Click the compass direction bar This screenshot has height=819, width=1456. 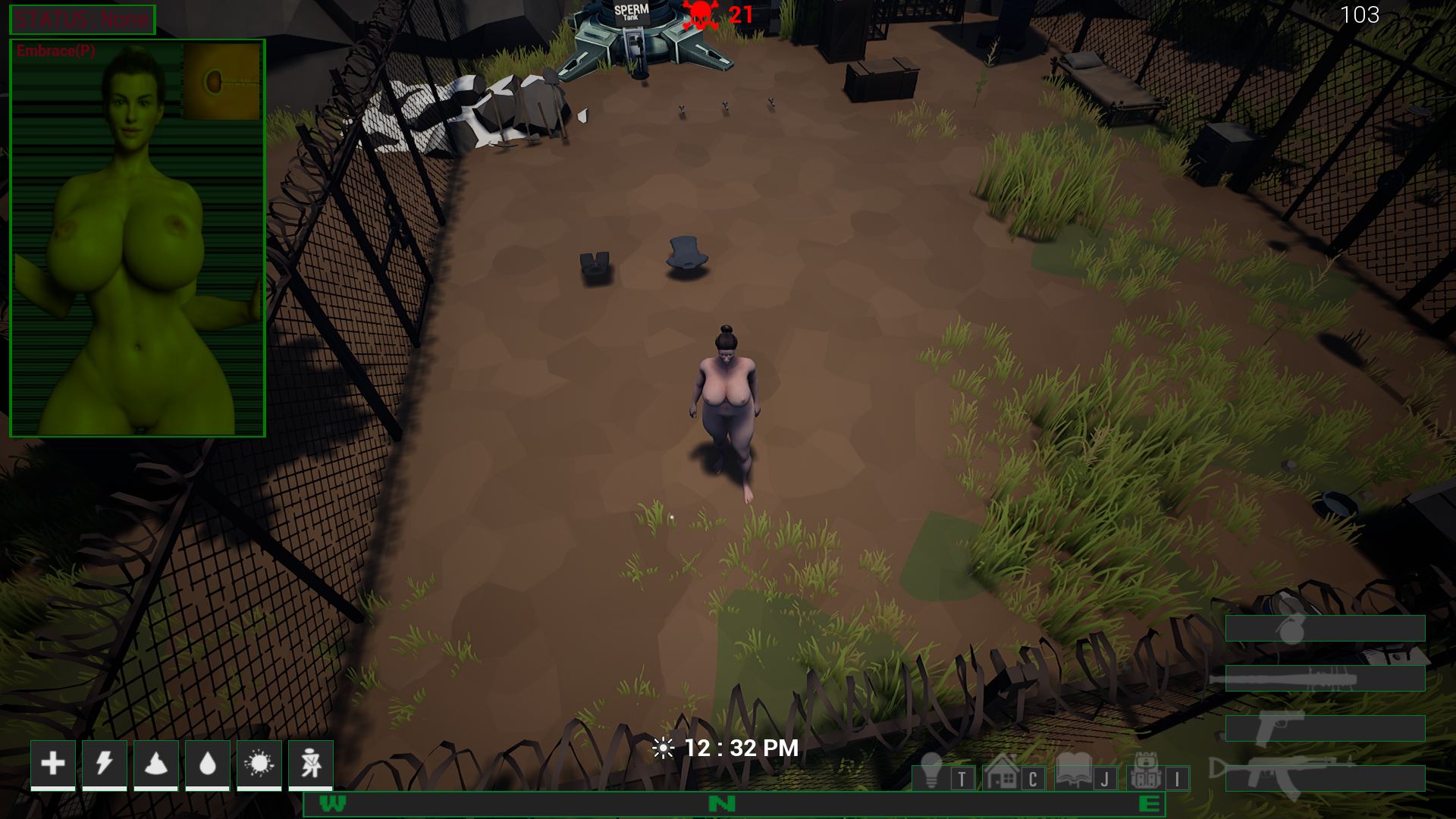[x=733, y=805]
